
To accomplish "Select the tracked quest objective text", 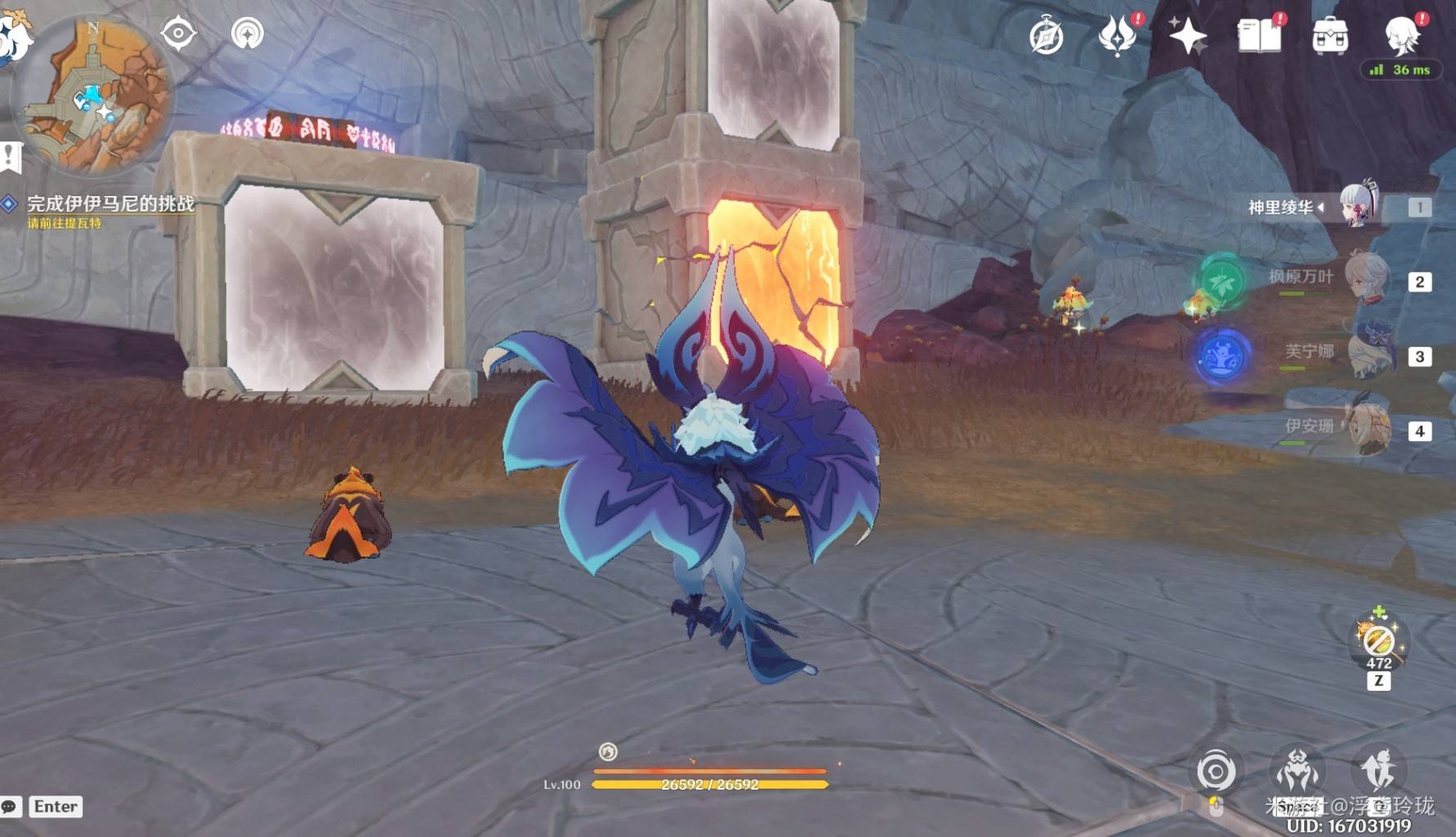I will pos(110,204).
